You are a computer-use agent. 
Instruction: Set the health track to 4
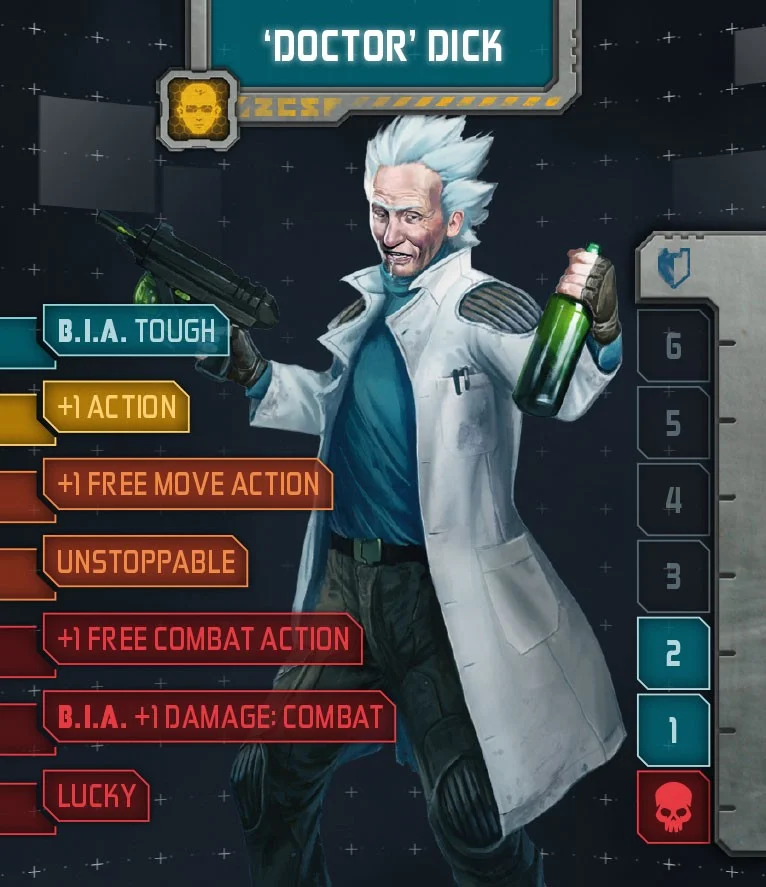[x=673, y=500]
